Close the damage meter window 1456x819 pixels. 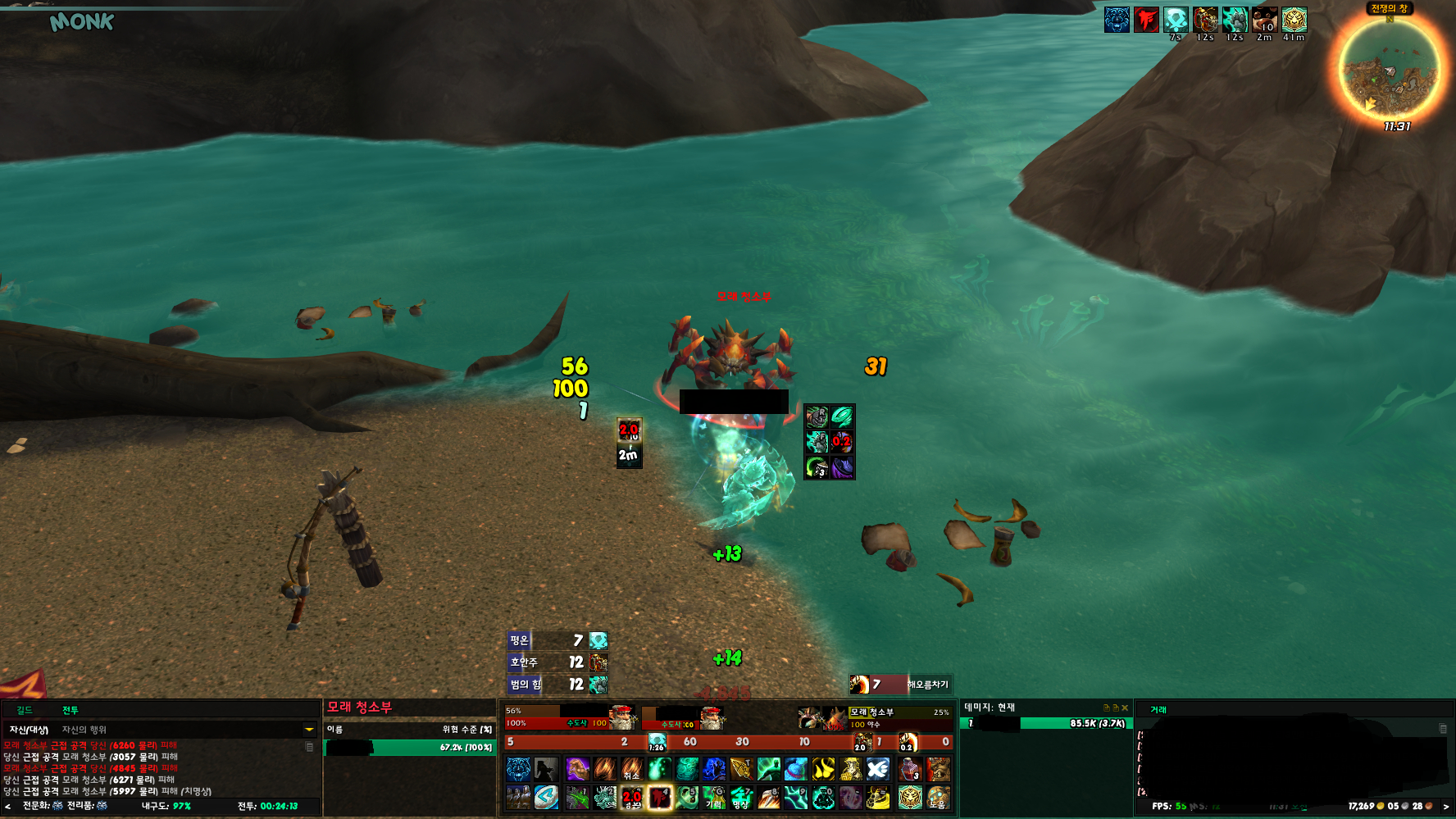(x=1125, y=708)
